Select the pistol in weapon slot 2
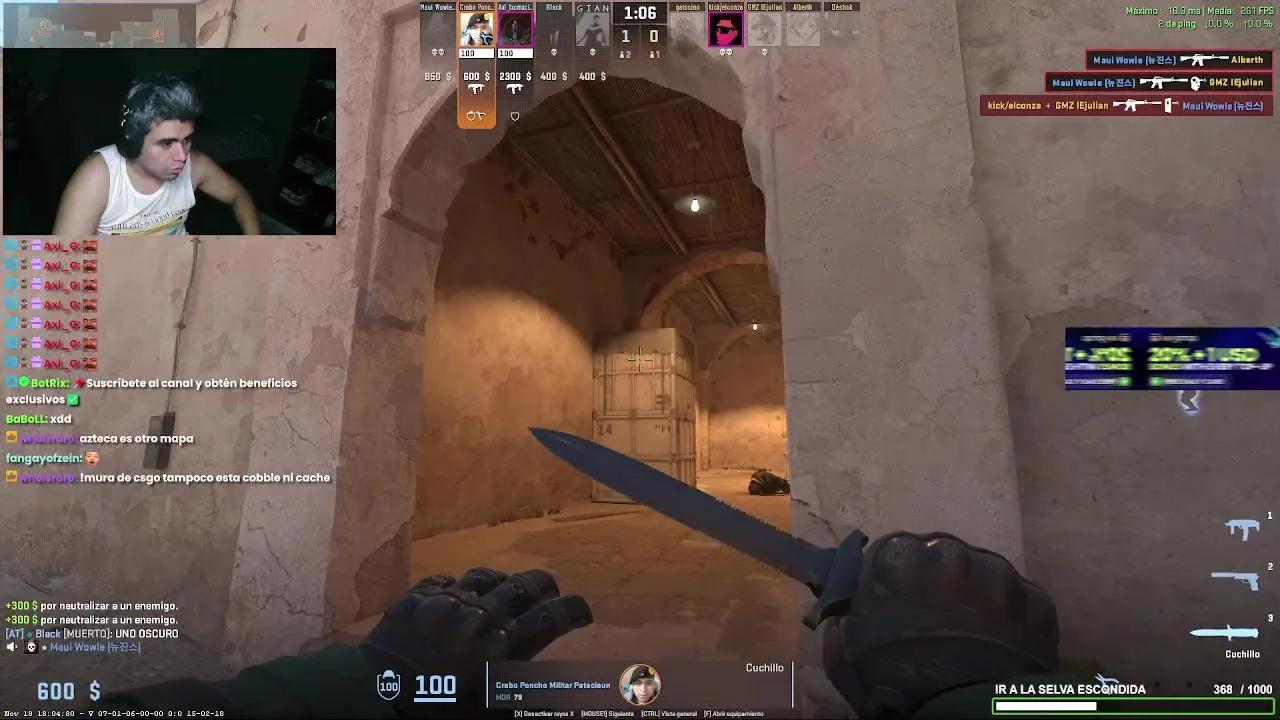Image resolution: width=1280 pixels, height=720 pixels. point(1235,578)
